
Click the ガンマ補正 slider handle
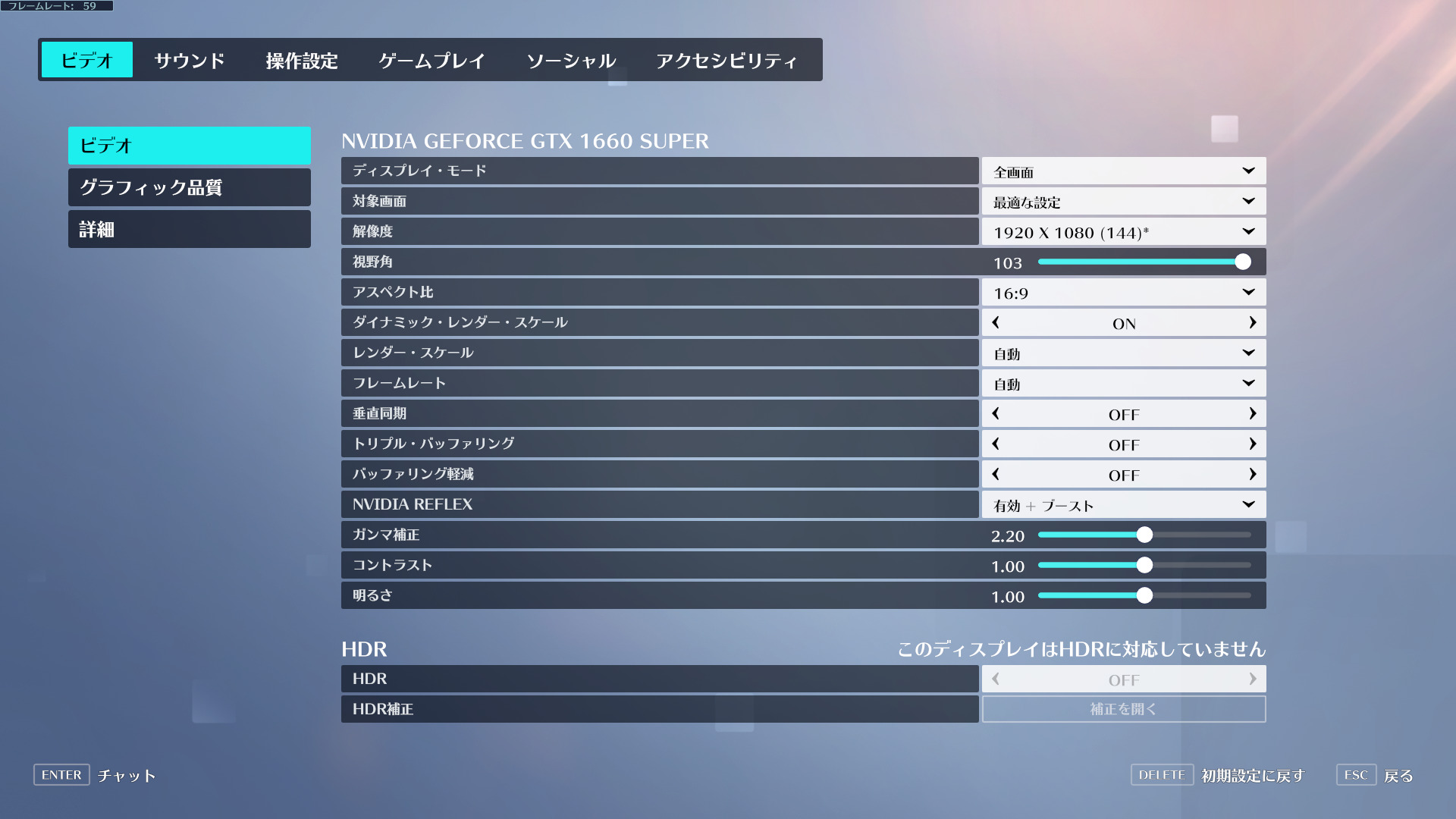1145,535
